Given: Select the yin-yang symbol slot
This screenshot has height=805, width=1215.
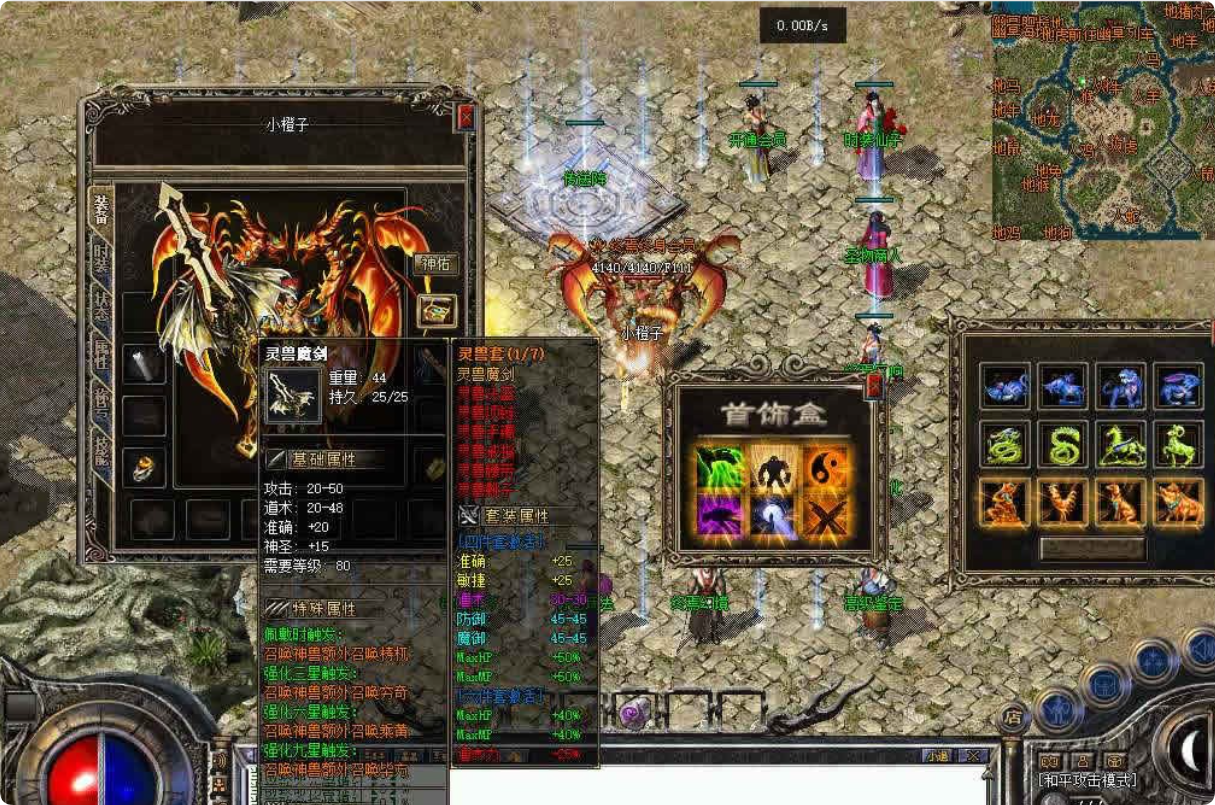Looking at the screenshot, I should (826, 466).
